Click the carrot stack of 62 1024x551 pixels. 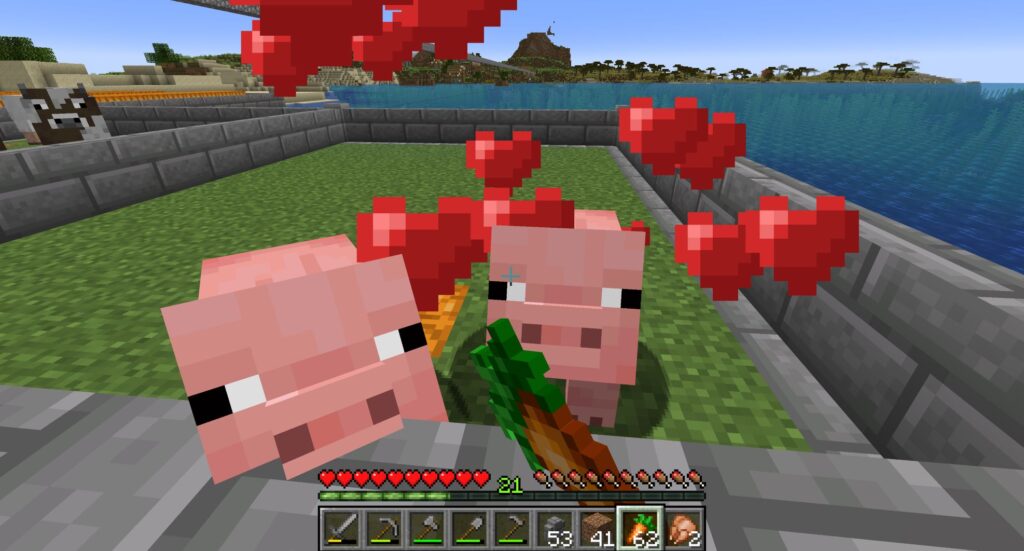pyautogui.click(x=640, y=527)
